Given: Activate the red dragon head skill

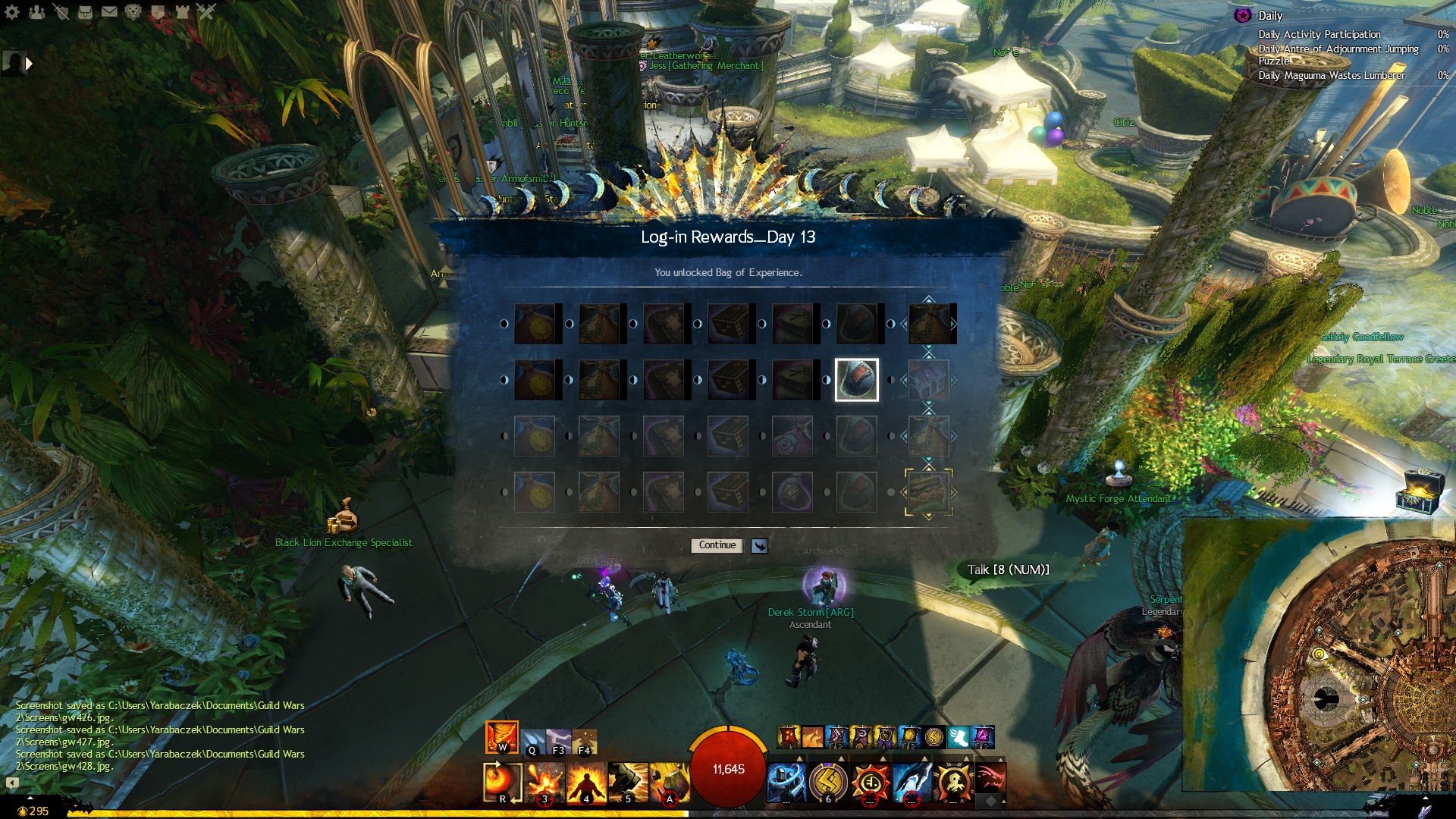Looking at the screenshot, I should [x=989, y=779].
